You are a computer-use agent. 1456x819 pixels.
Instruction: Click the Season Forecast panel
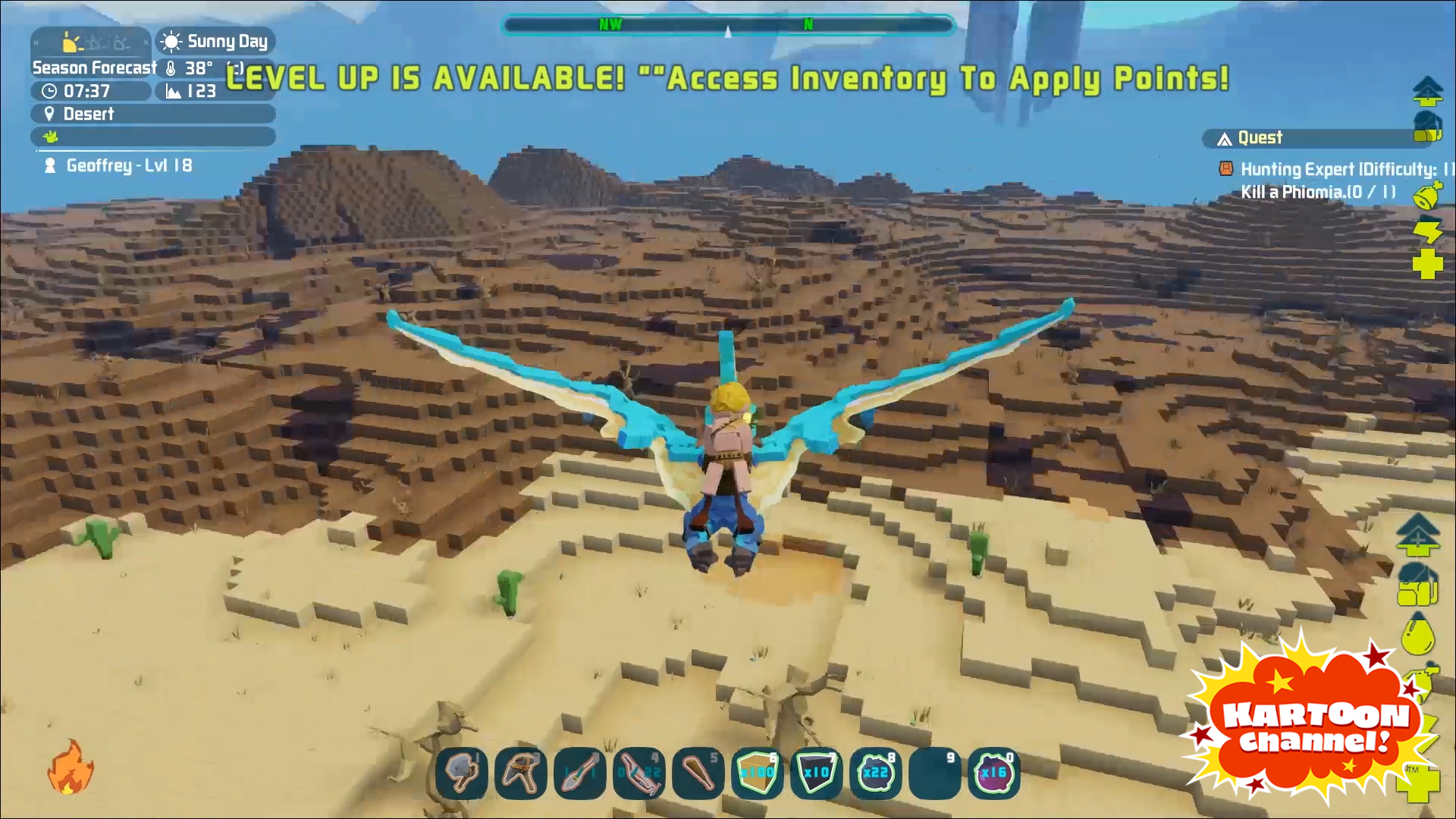pos(93,67)
